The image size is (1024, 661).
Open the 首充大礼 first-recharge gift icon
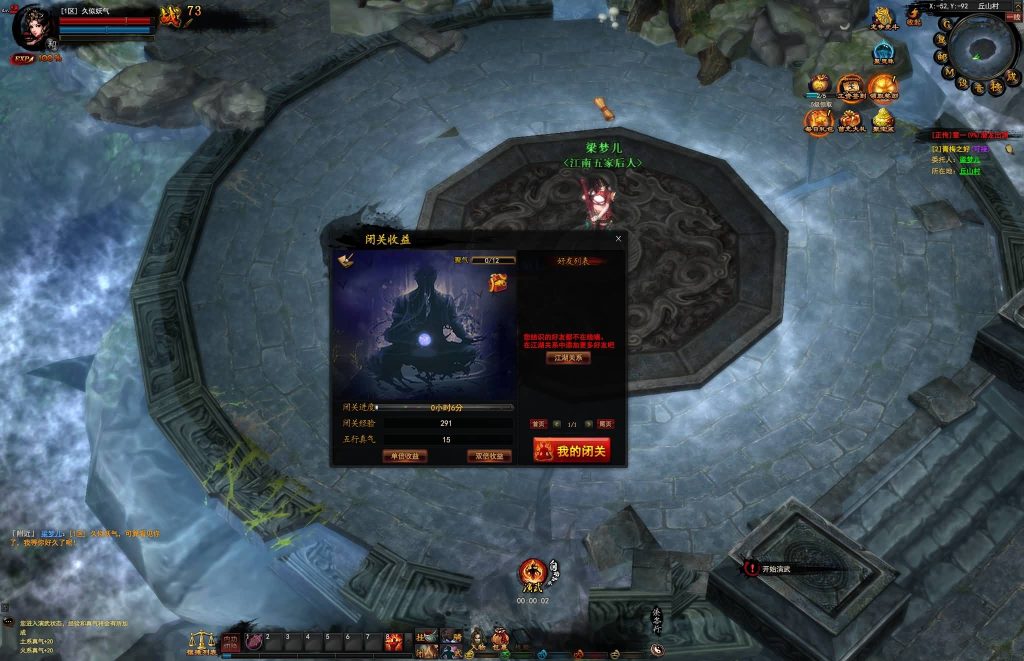(x=851, y=122)
